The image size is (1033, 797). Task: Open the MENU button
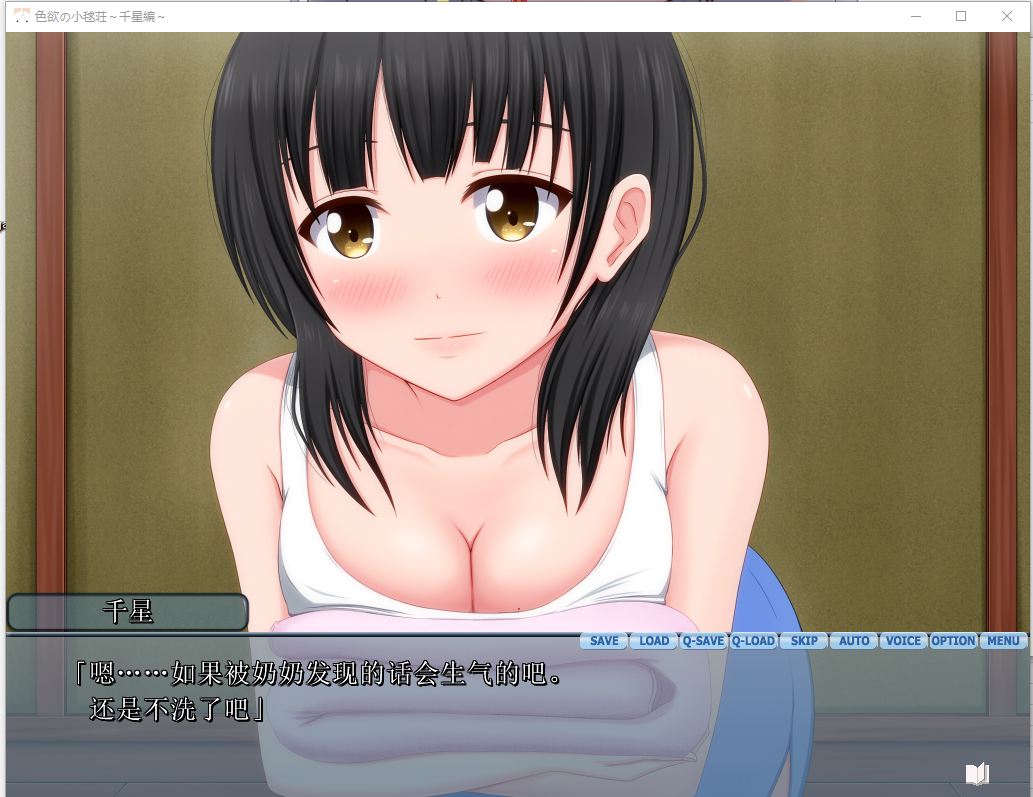pyautogui.click(x=1003, y=641)
